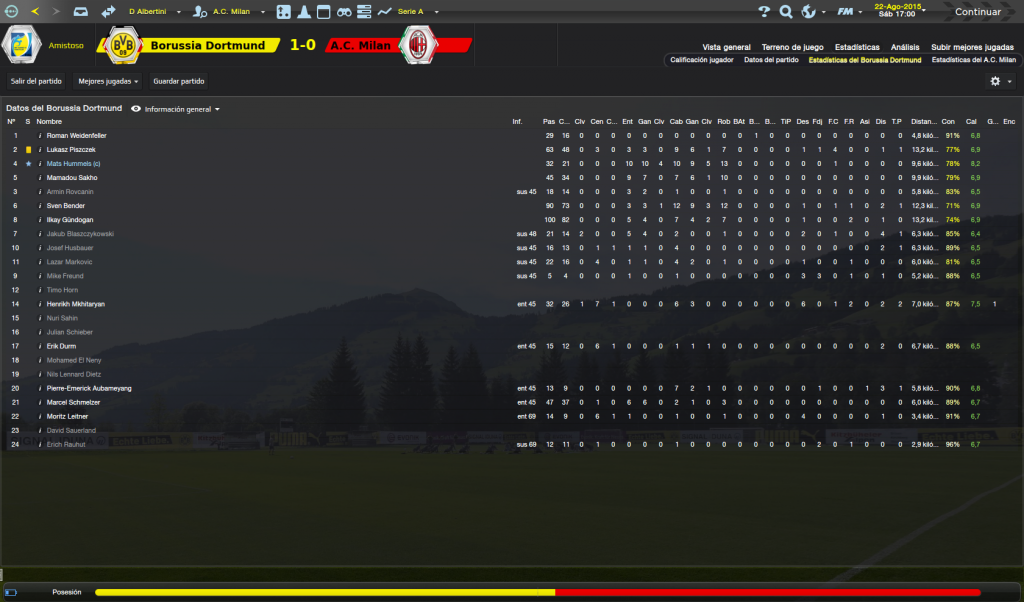Click the magnifying glass search icon

tap(785, 12)
